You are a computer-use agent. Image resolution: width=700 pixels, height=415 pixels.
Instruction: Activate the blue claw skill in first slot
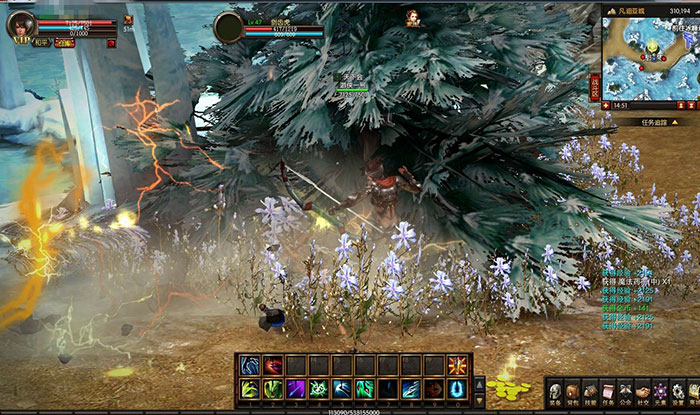click(x=249, y=366)
